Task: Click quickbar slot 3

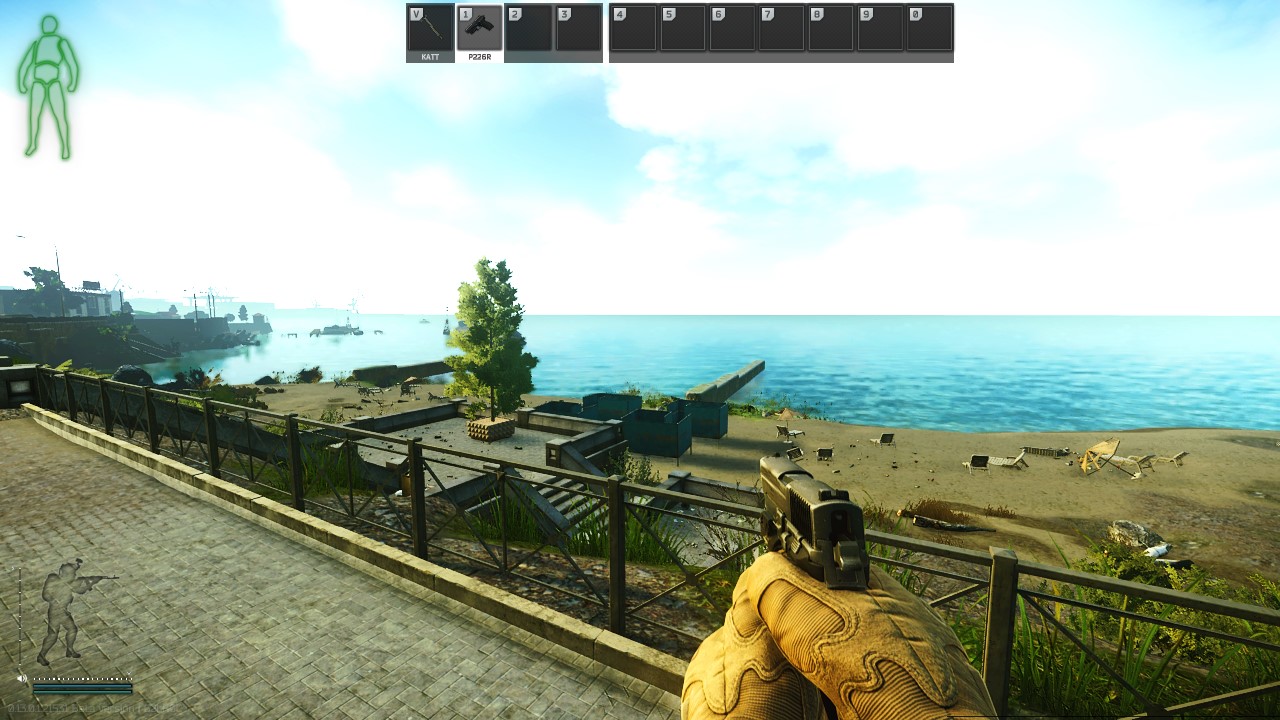Action: [x=578, y=29]
